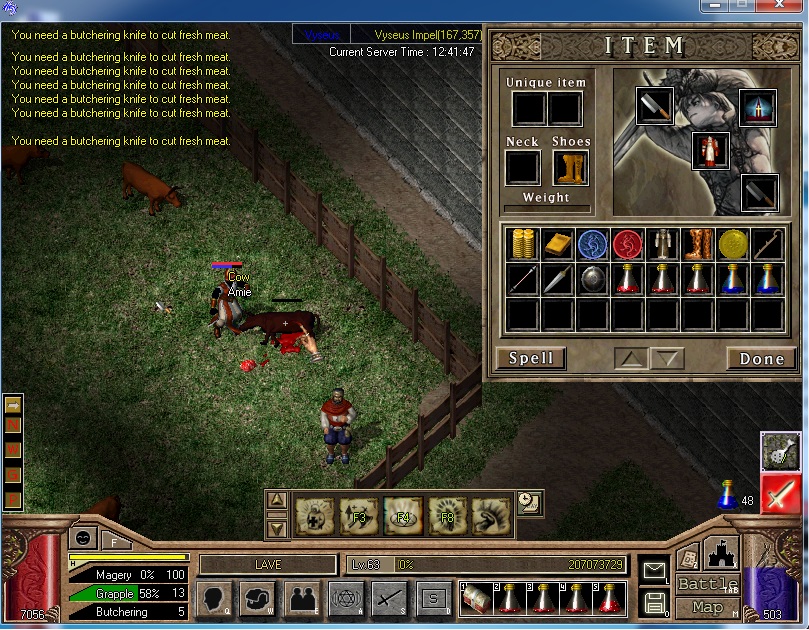The width and height of the screenshot is (809, 630).
Task: Open the castle icon menu
Action: [721, 553]
